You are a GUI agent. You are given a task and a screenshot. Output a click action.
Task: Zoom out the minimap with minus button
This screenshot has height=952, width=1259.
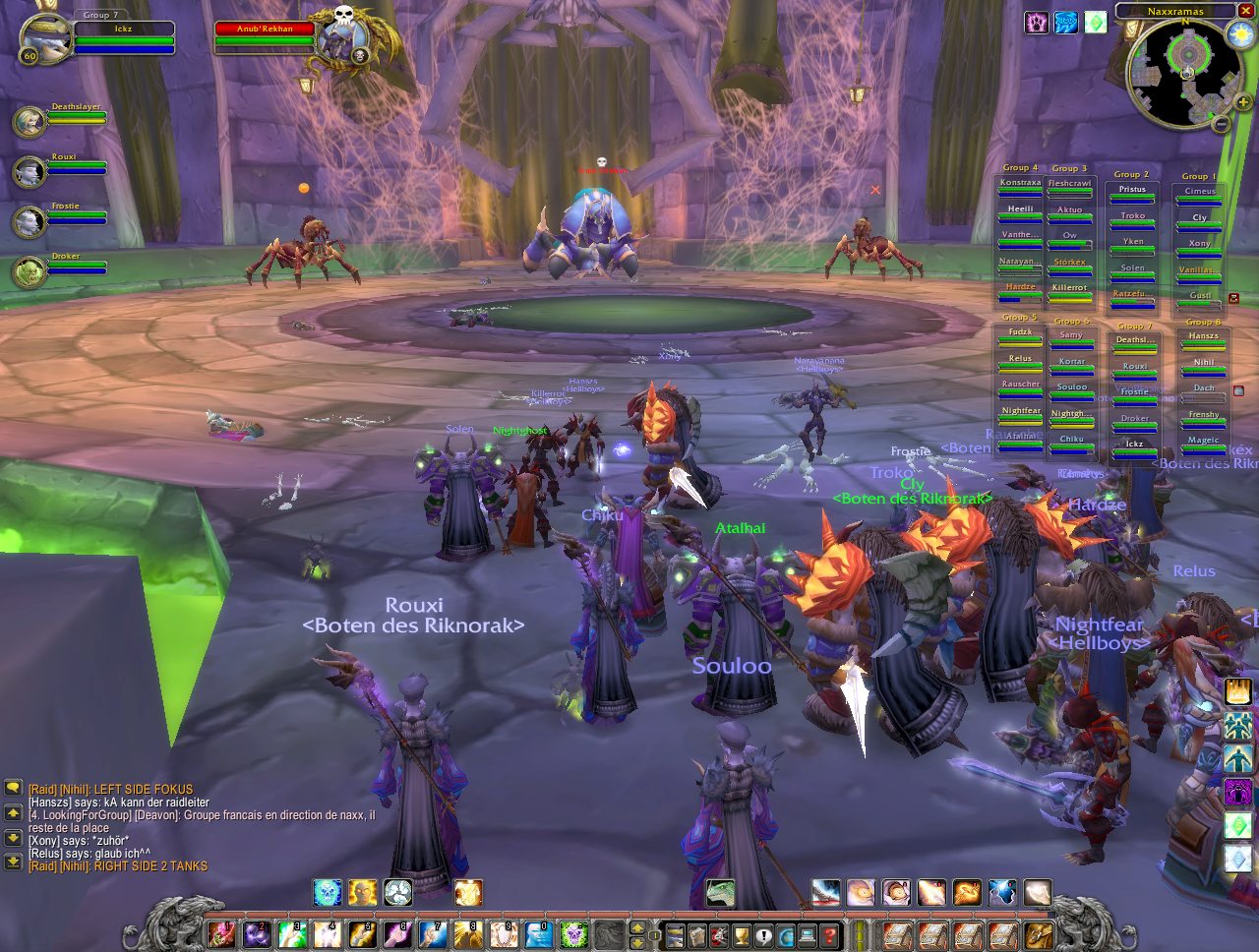pos(1220,124)
